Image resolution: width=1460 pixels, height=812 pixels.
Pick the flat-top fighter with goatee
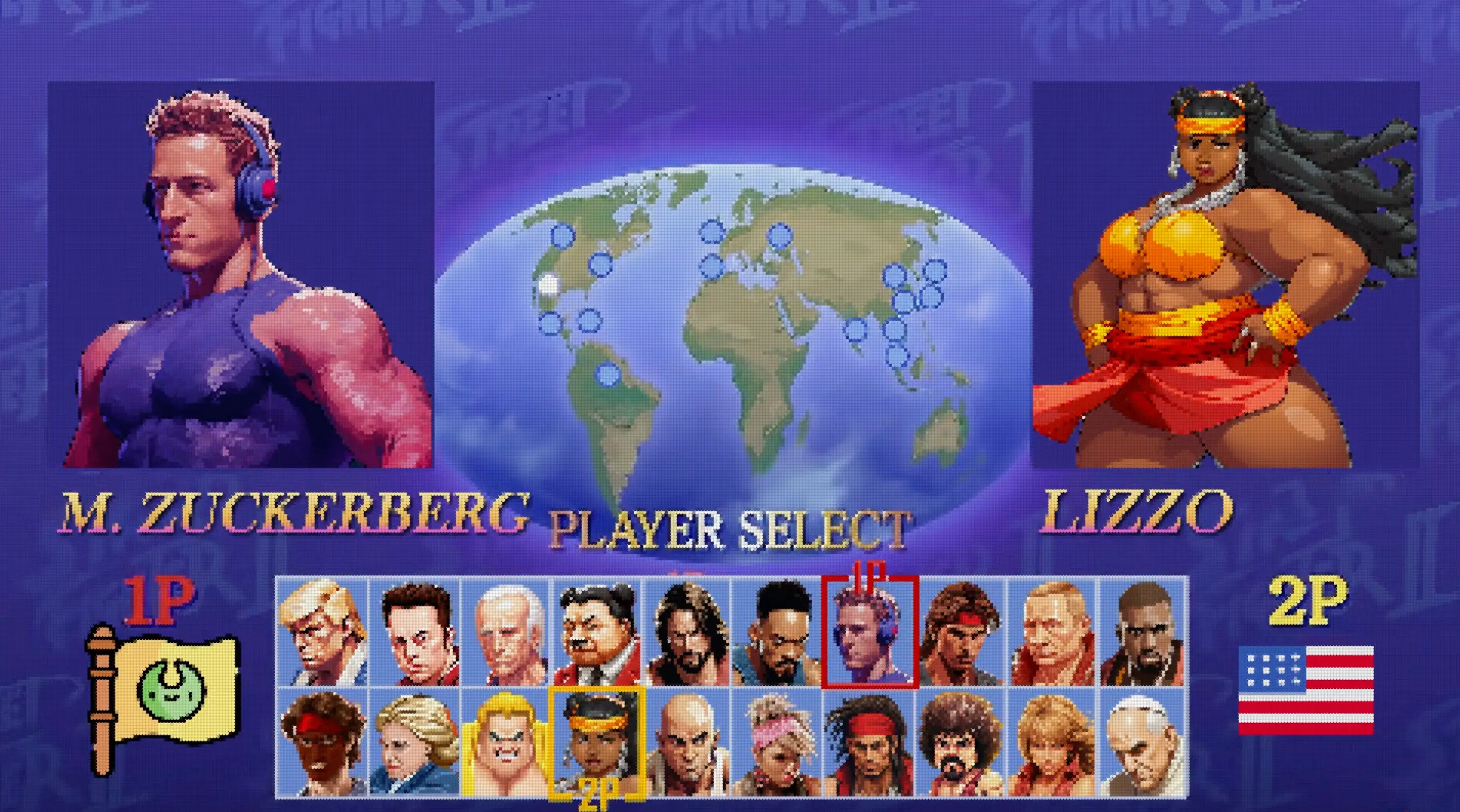coord(776,632)
